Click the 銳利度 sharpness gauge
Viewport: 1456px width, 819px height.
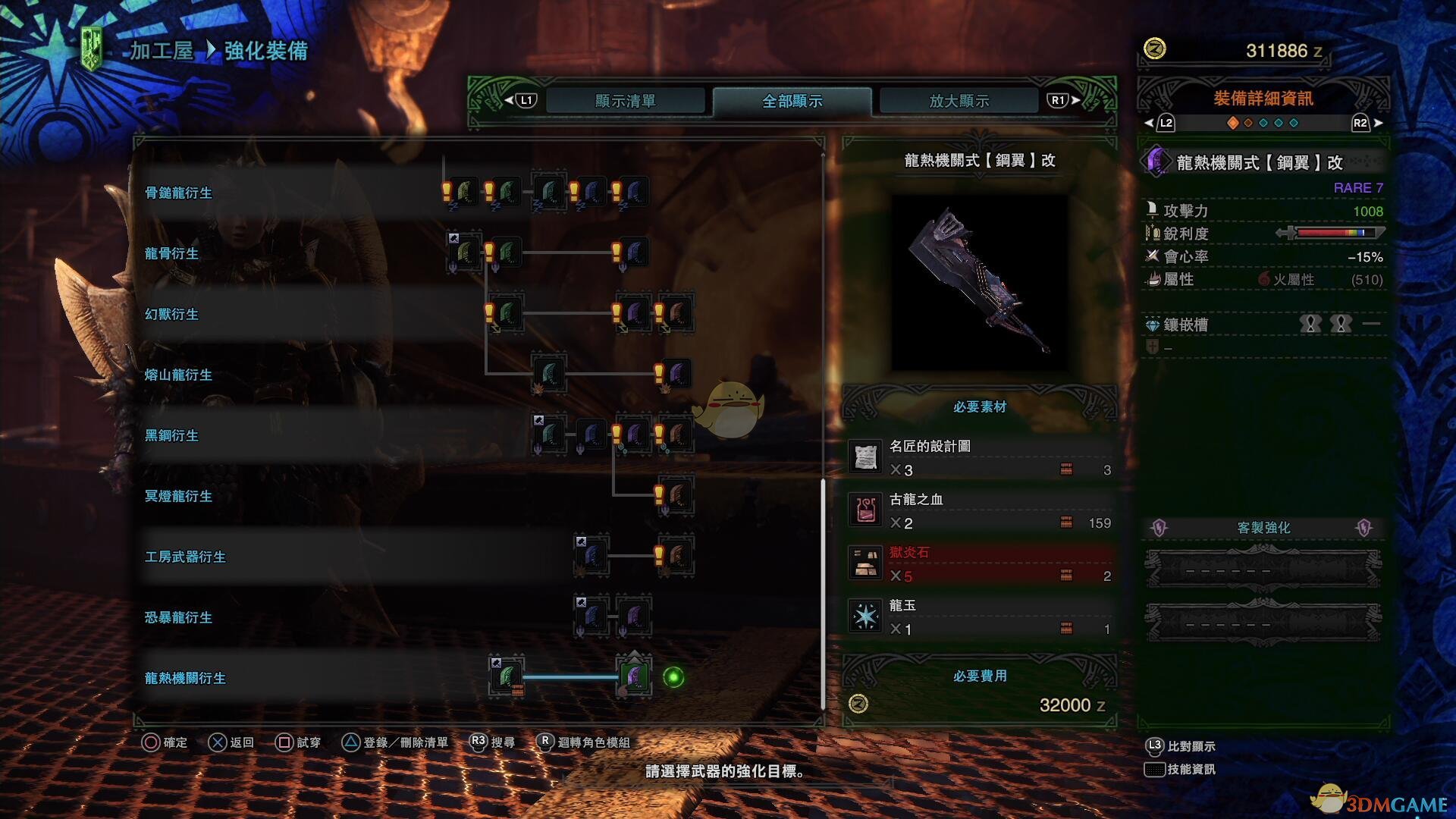pos(1336,234)
